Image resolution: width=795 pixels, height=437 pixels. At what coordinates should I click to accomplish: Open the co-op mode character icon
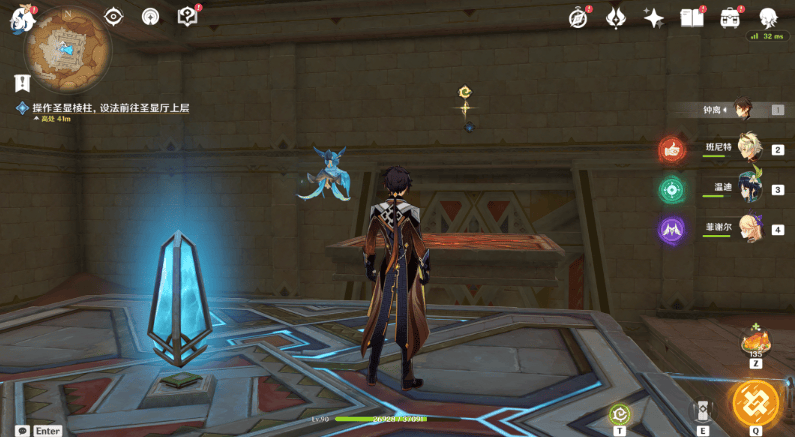pyautogui.click(x=768, y=17)
